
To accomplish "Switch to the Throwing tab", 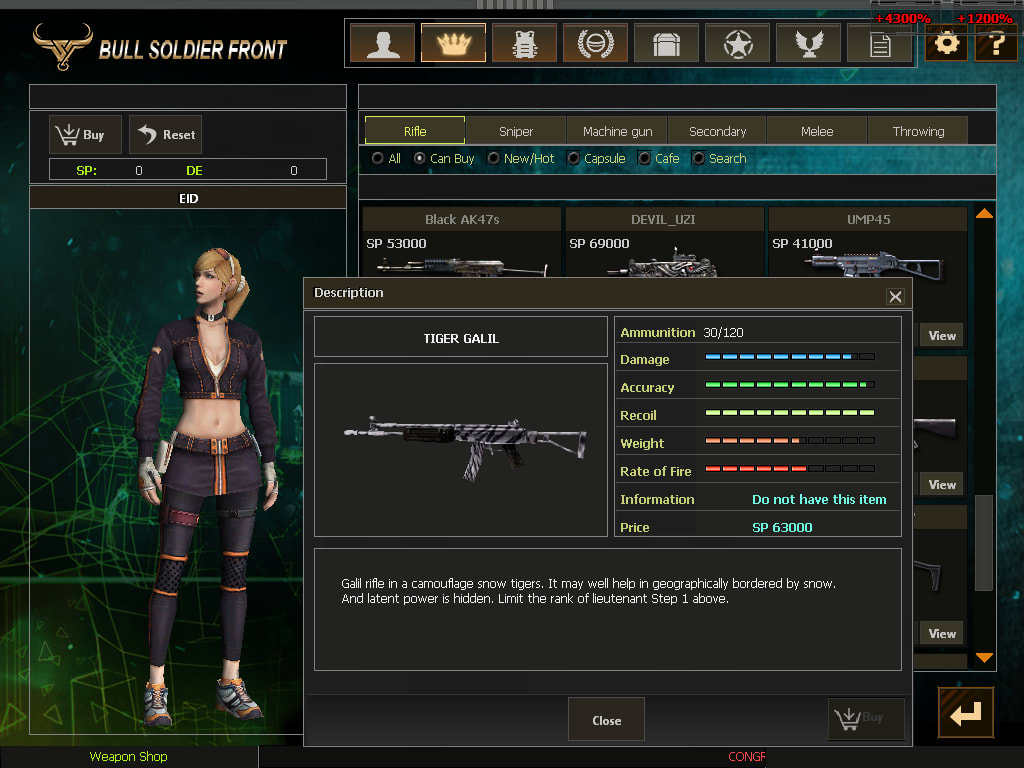I will [x=918, y=131].
